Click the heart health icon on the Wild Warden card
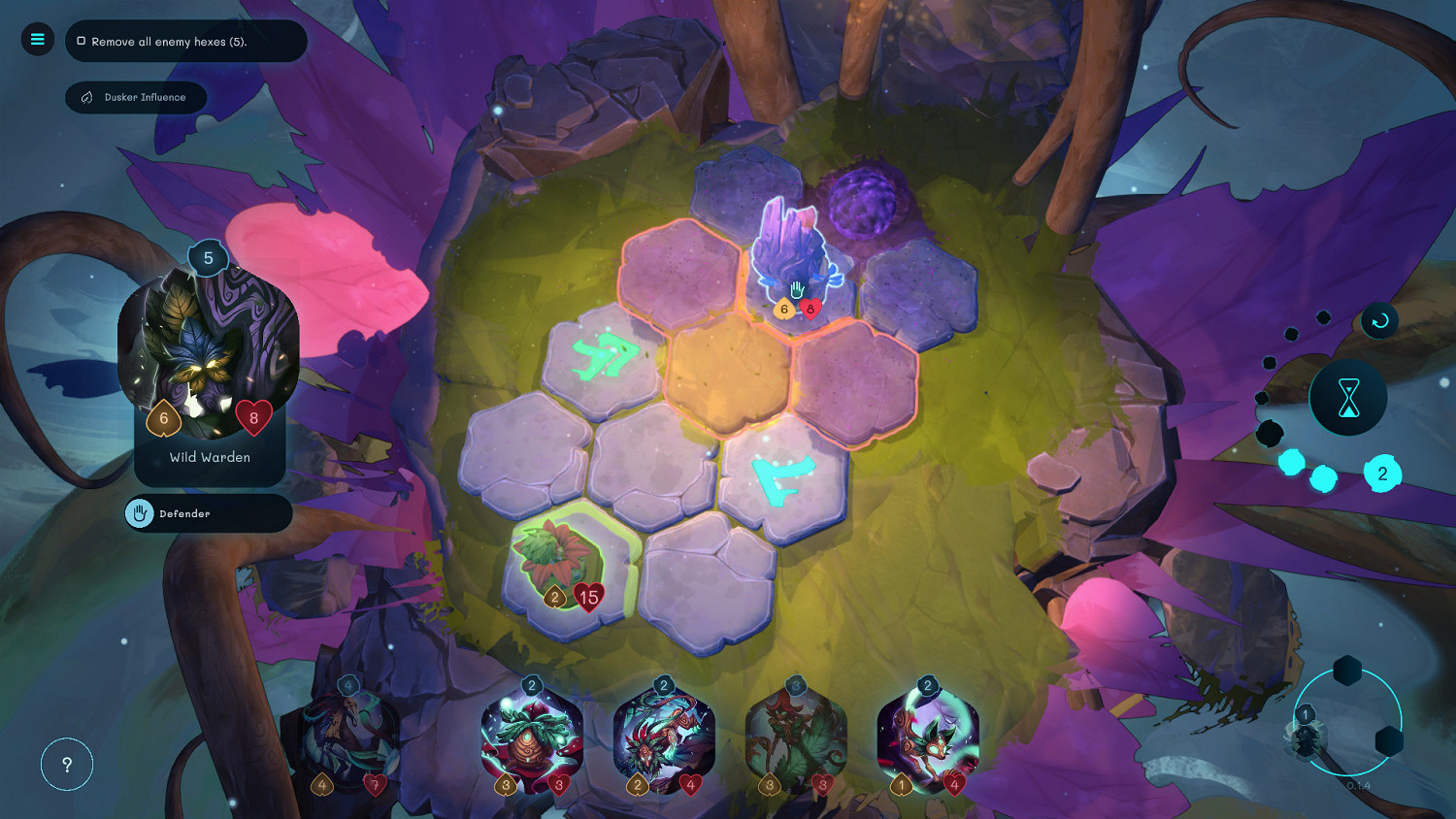The width and height of the screenshot is (1456, 819). [x=255, y=419]
